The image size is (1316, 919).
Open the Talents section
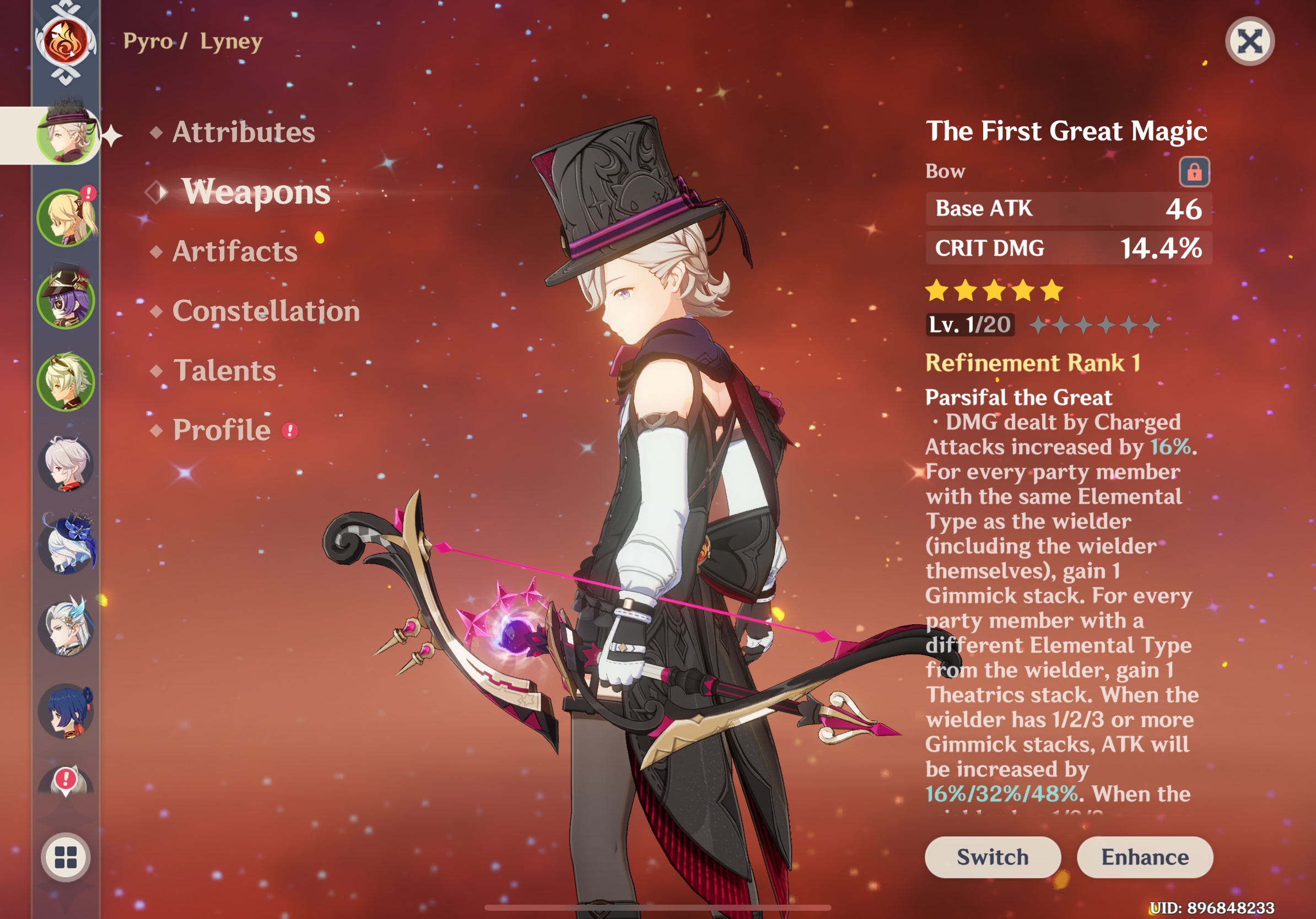pos(225,371)
